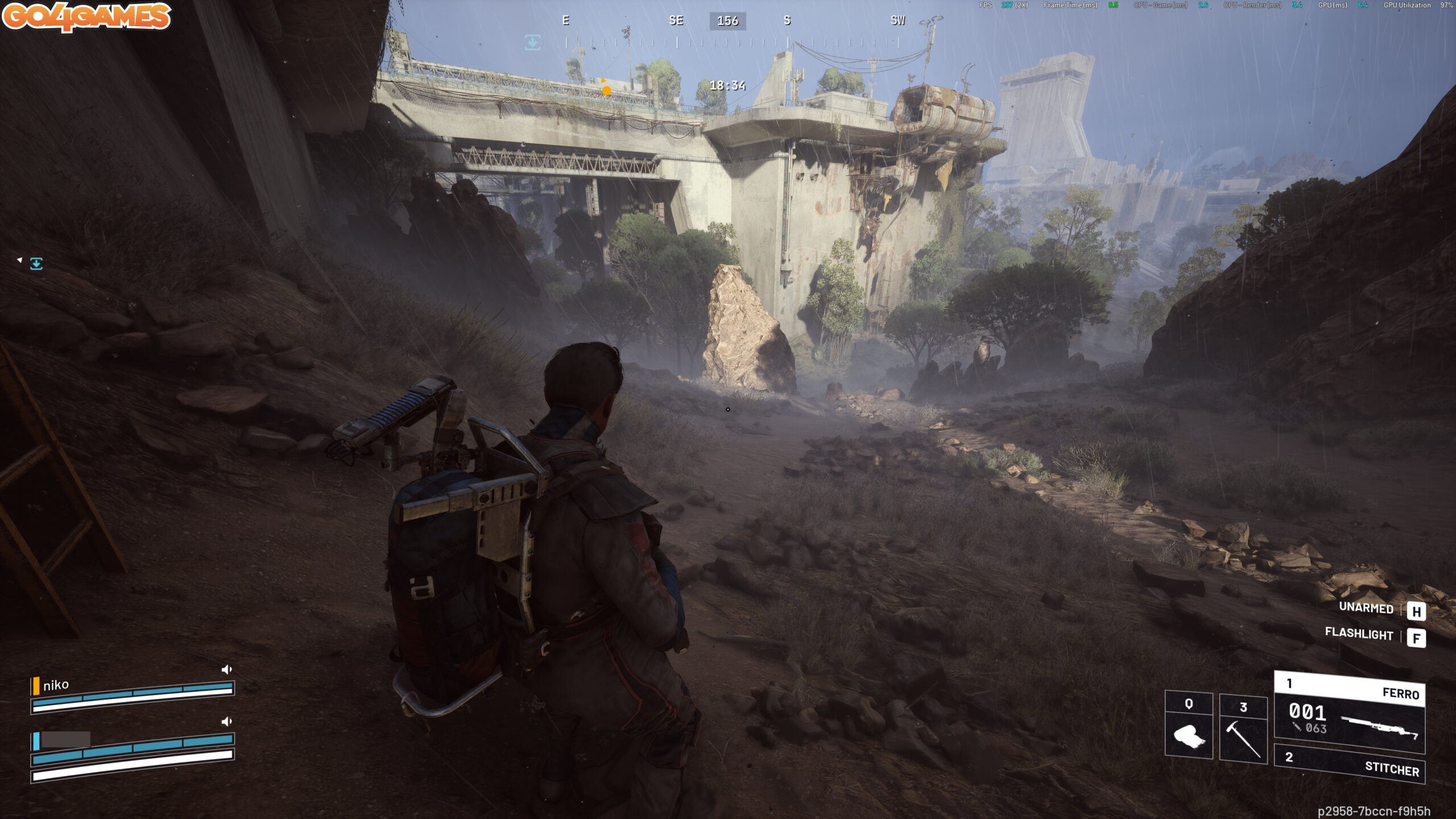Click the orange ping marker on bridge

pyautogui.click(x=606, y=90)
